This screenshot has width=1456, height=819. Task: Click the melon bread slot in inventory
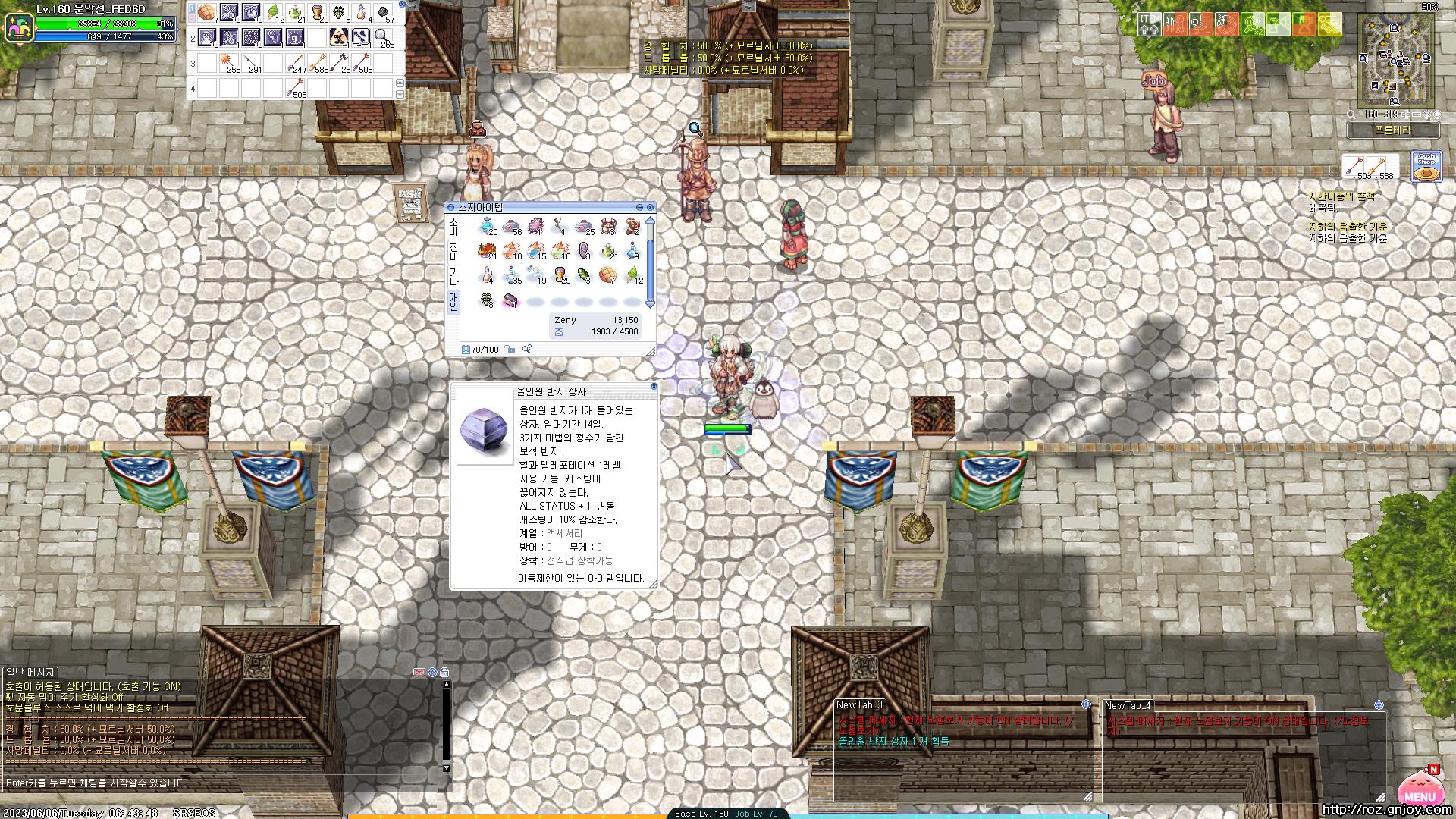pos(607,275)
